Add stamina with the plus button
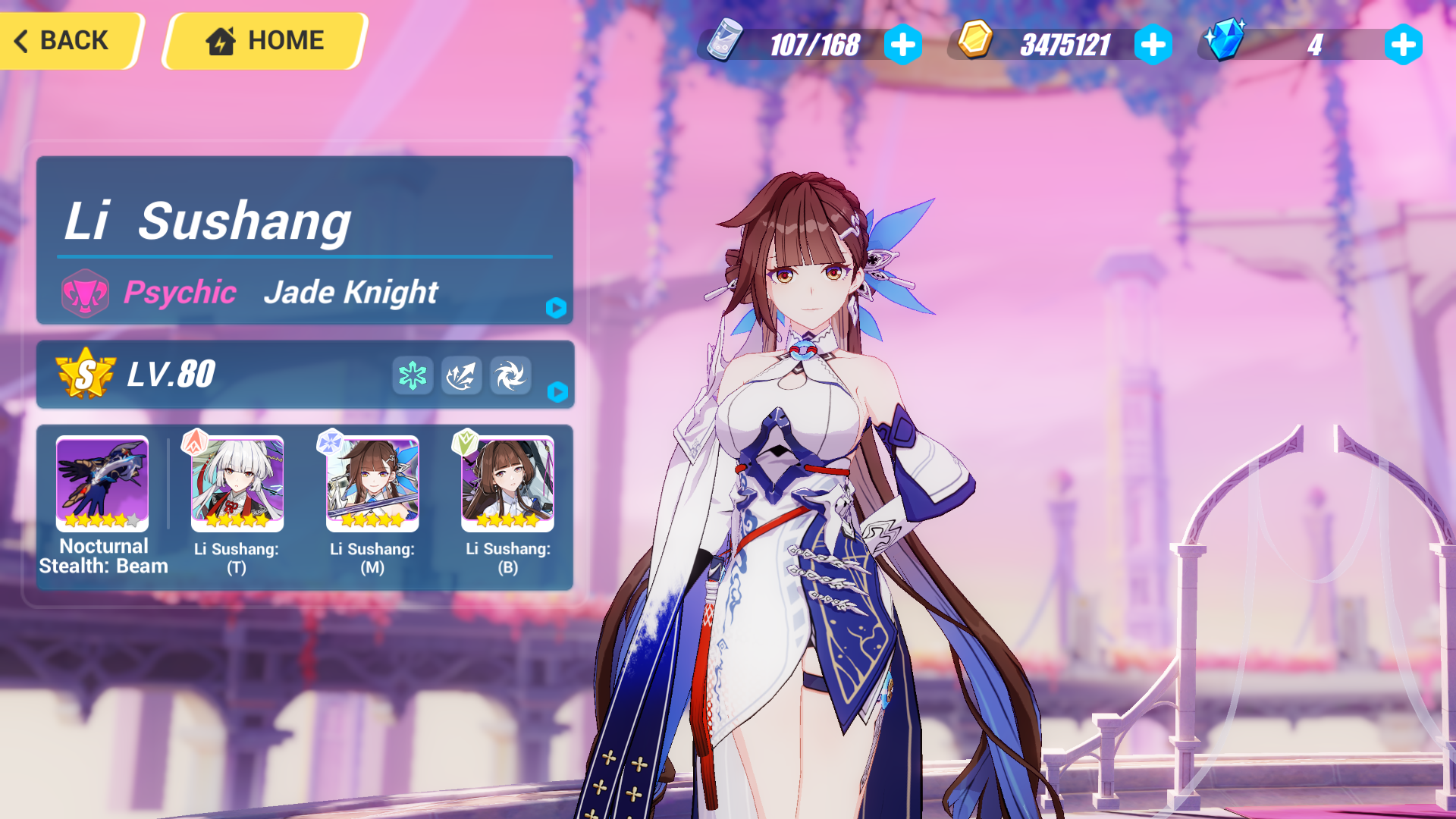This screenshot has width=1456, height=819. tap(902, 45)
